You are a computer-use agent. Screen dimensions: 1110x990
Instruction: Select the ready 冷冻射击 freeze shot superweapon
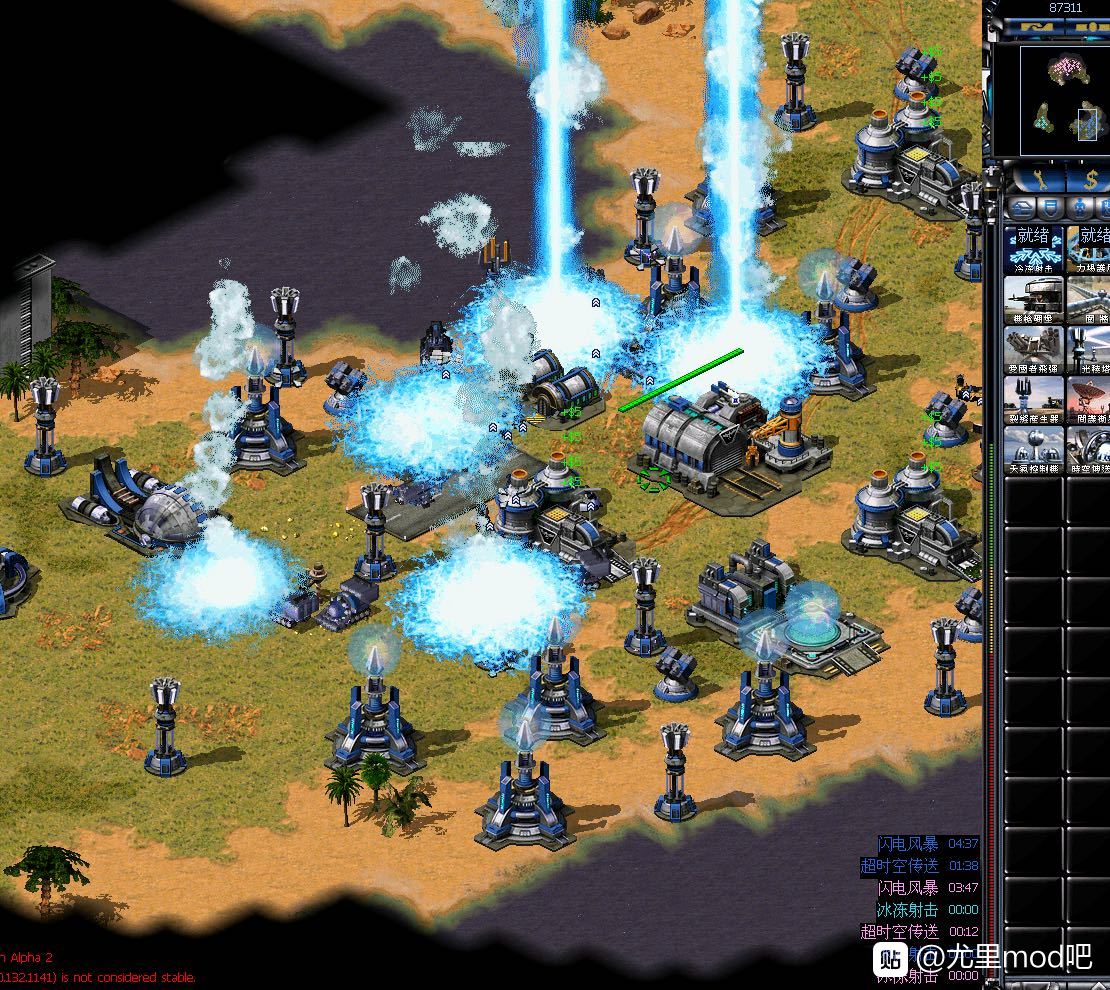click(x=1034, y=250)
